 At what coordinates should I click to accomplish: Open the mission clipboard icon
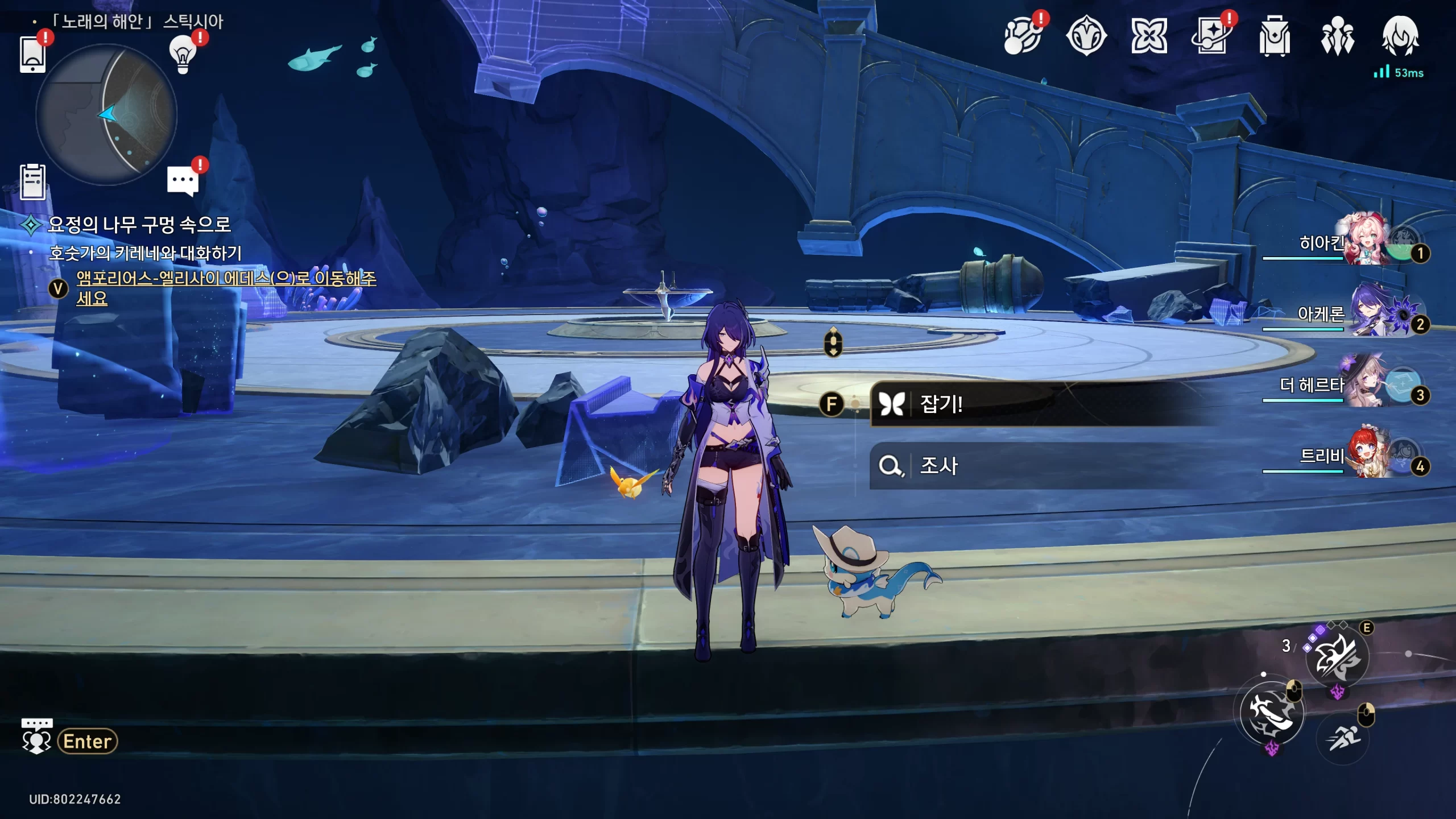(32, 182)
